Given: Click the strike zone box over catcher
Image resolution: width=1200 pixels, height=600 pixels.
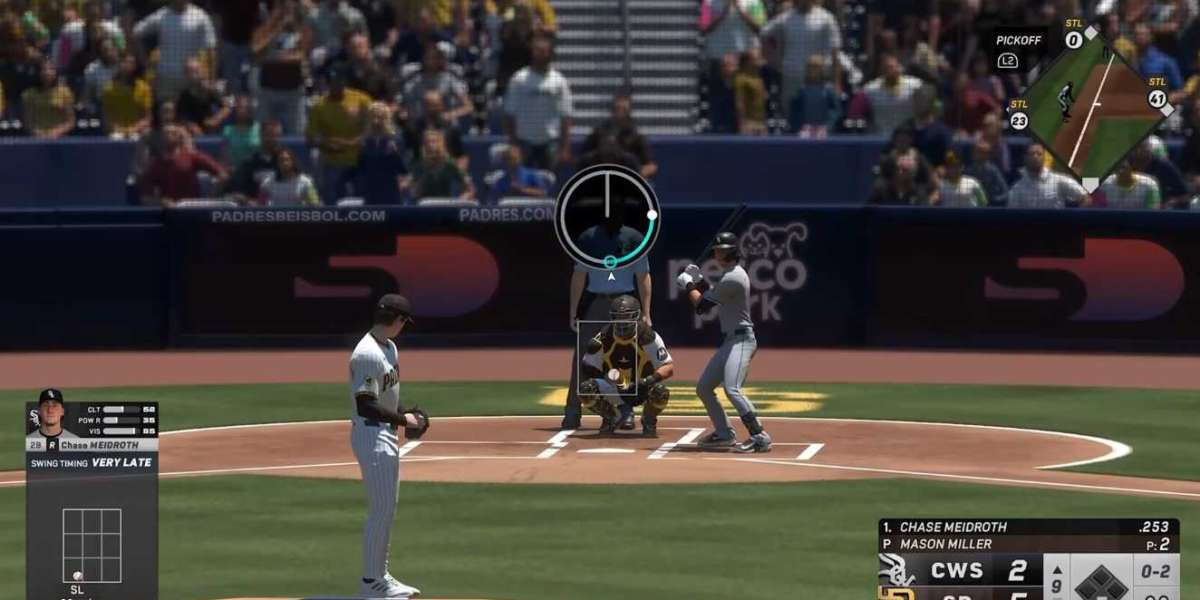Looking at the screenshot, I should coord(608,356).
